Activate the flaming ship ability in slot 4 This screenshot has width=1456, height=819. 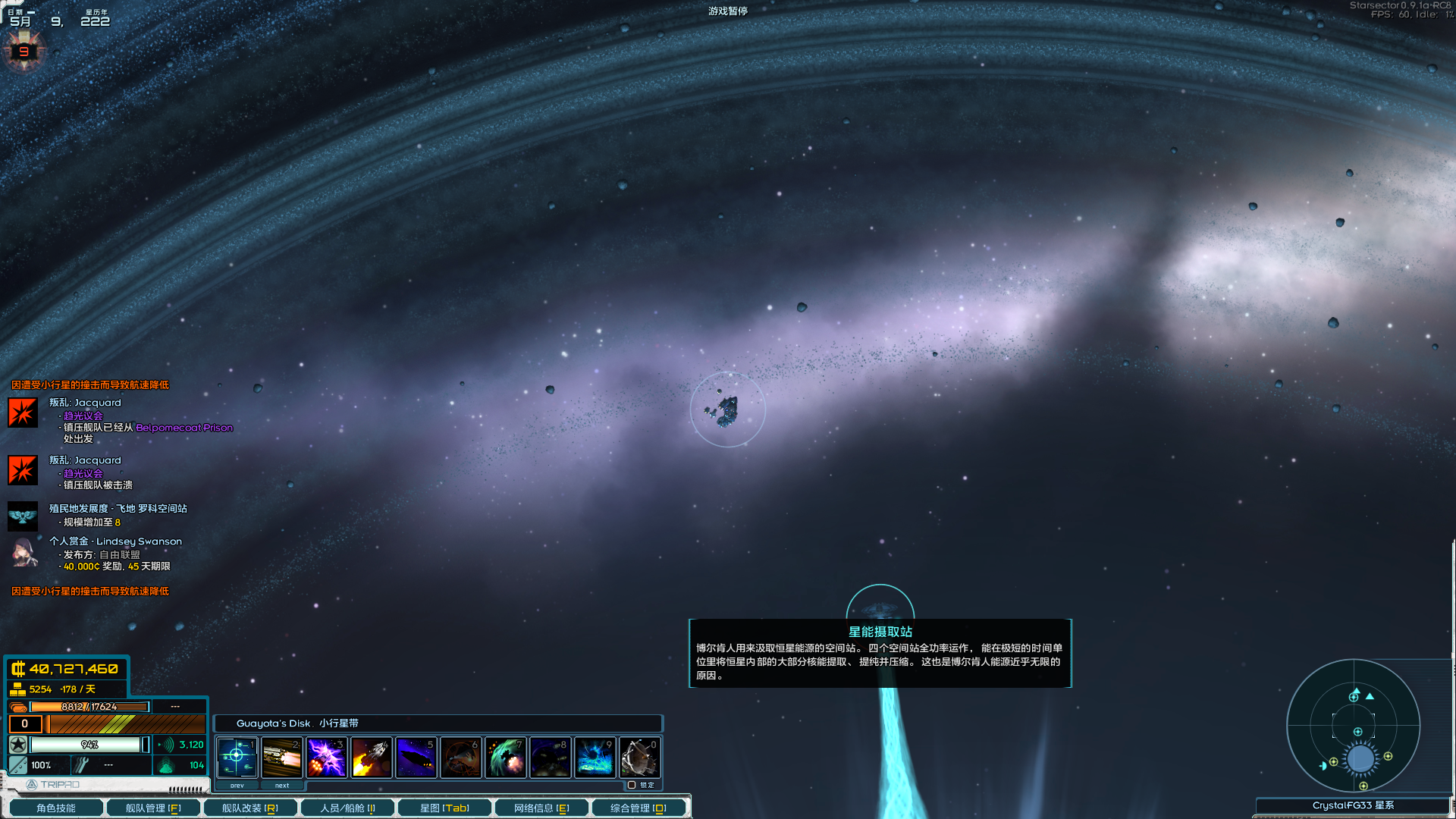coord(371,758)
